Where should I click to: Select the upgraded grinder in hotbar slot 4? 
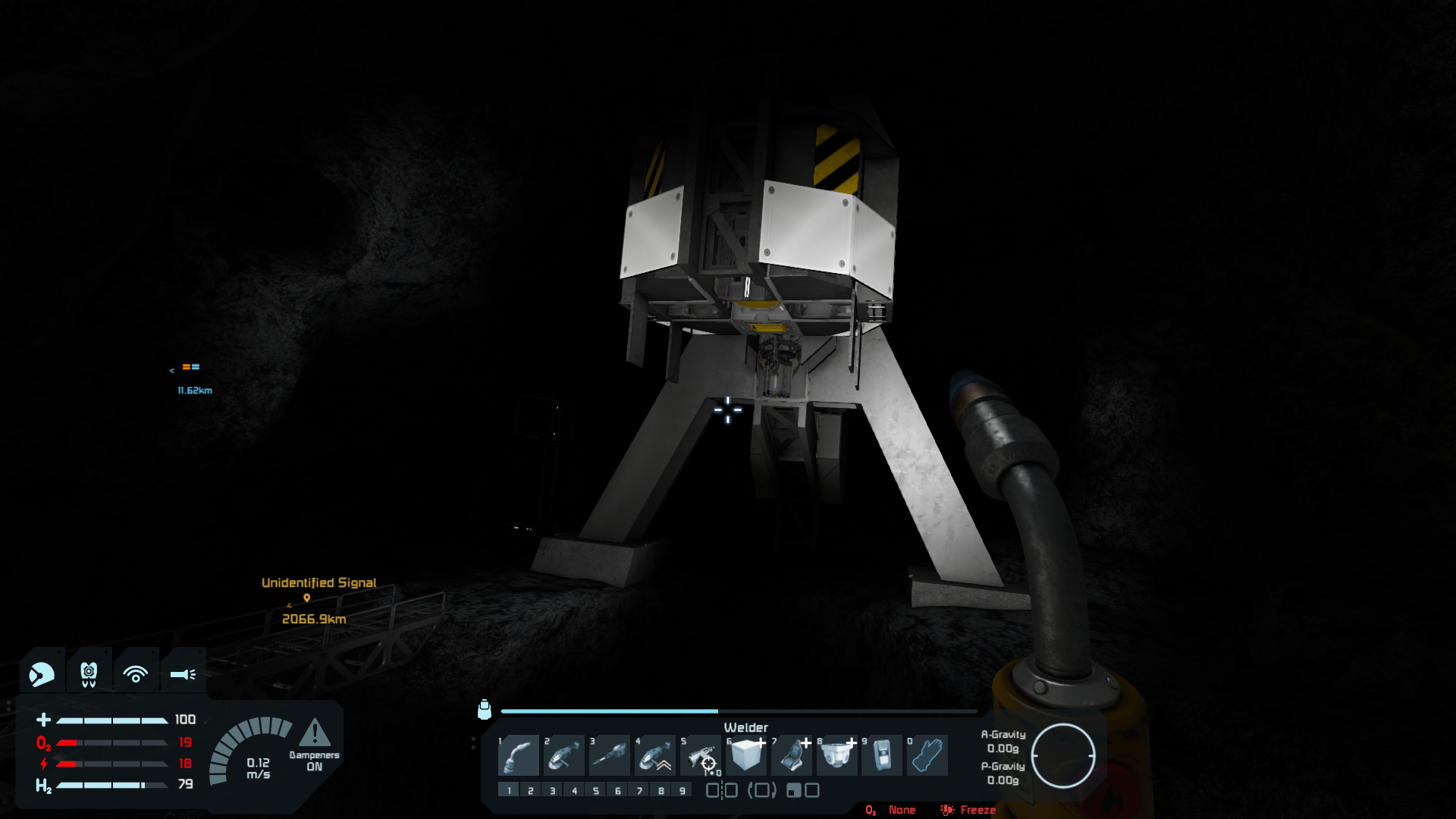click(x=655, y=755)
